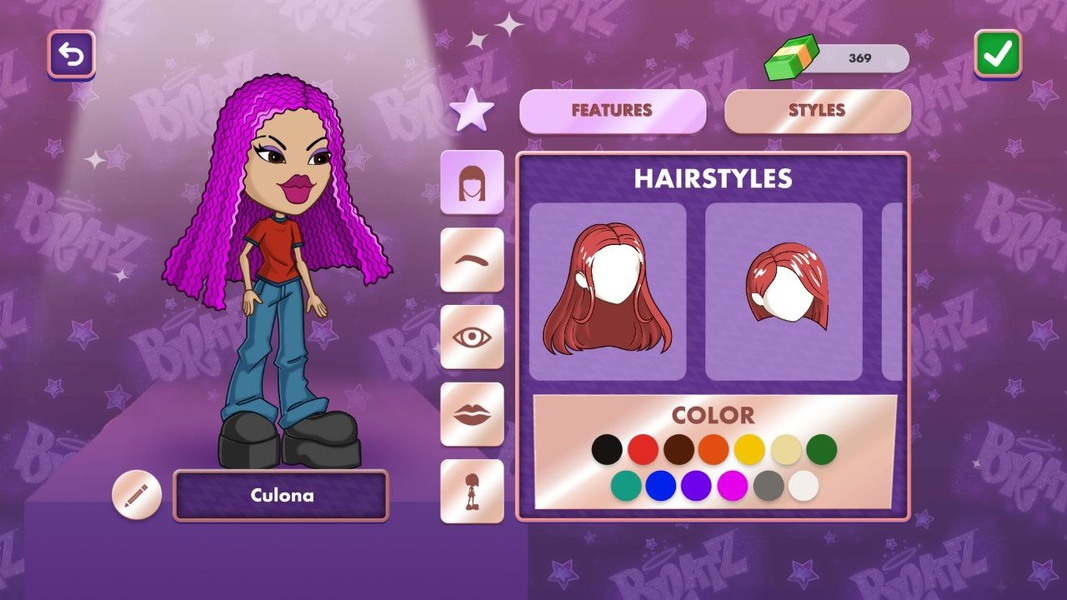1067x600 pixels.
Task: Choose the eyebrow category icon
Action: [472, 259]
